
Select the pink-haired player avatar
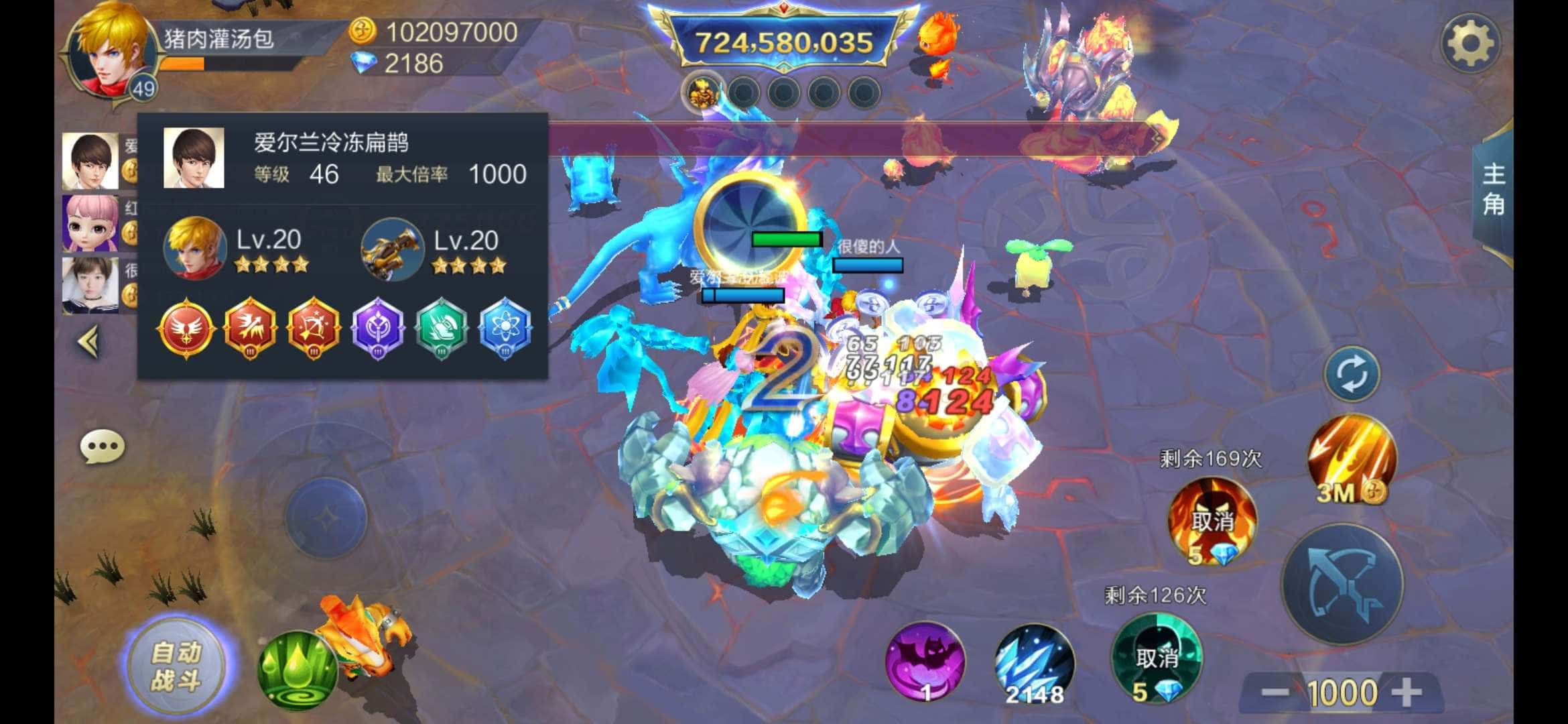pyautogui.click(x=90, y=223)
